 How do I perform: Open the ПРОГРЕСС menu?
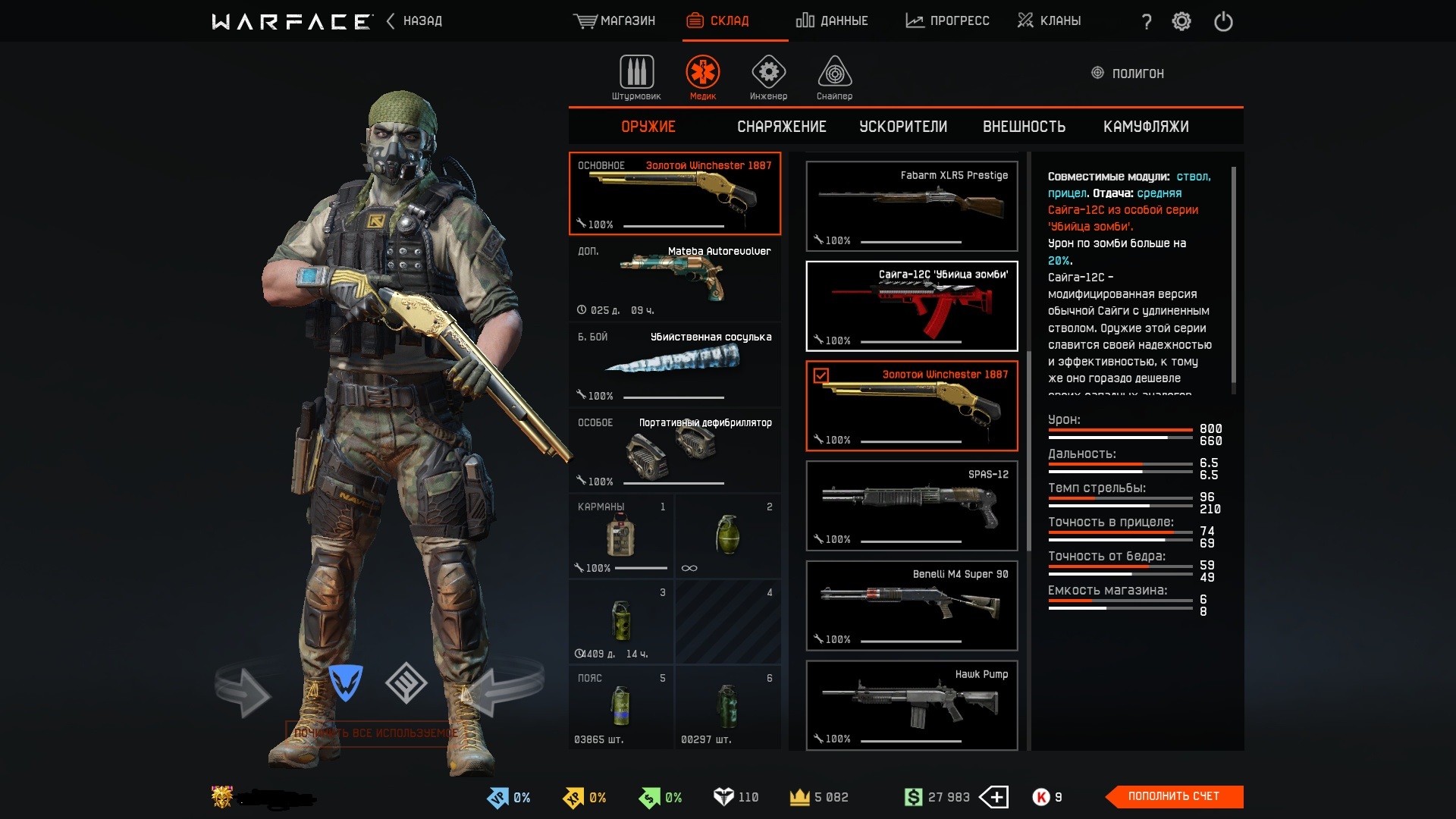pyautogui.click(x=947, y=20)
